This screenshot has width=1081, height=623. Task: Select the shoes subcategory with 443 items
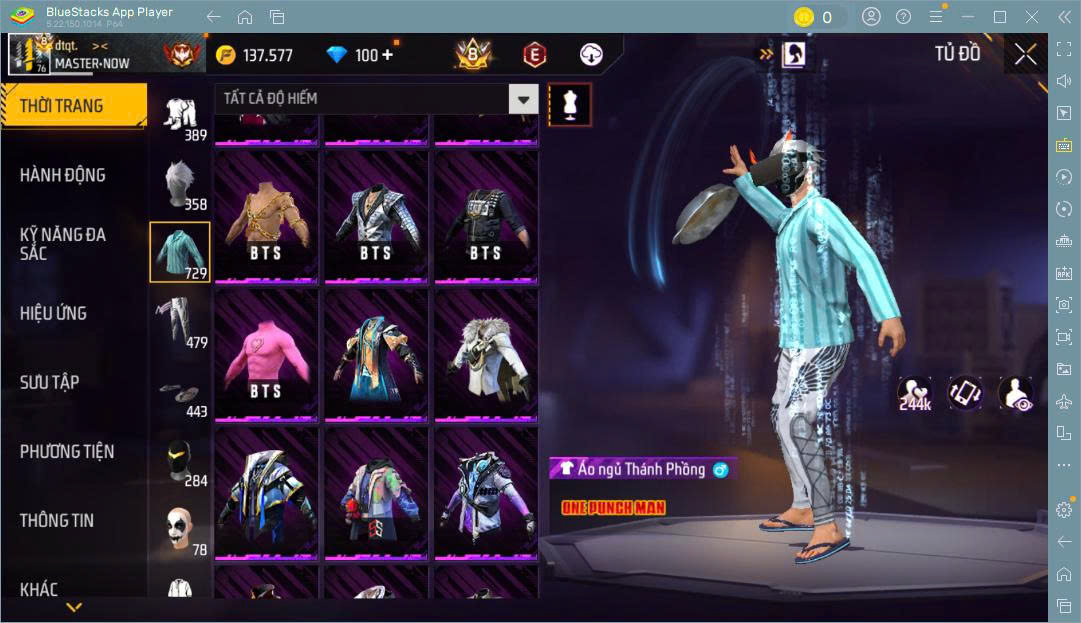pyautogui.click(x=180, y=394)
